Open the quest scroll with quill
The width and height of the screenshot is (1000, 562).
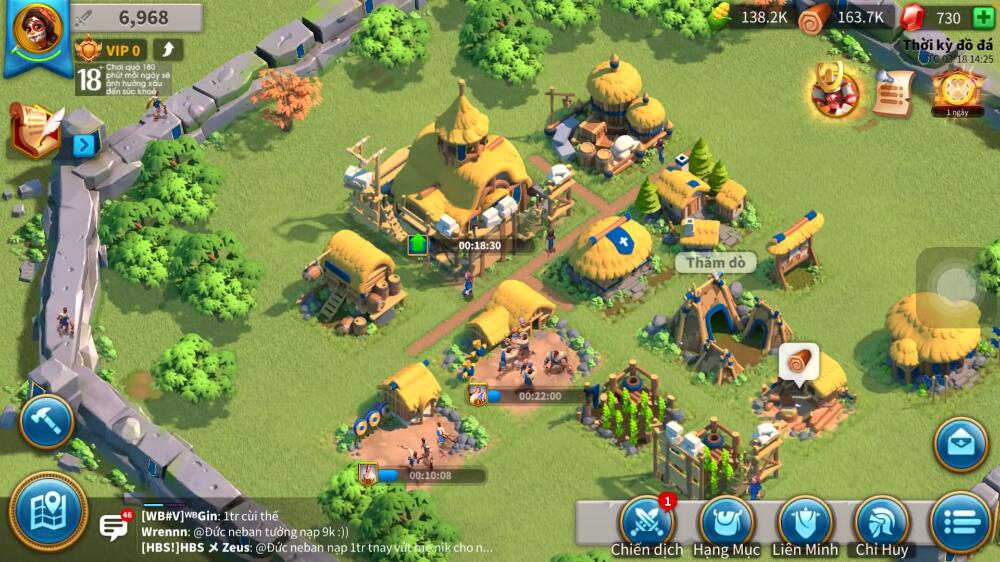click(32, 129)
